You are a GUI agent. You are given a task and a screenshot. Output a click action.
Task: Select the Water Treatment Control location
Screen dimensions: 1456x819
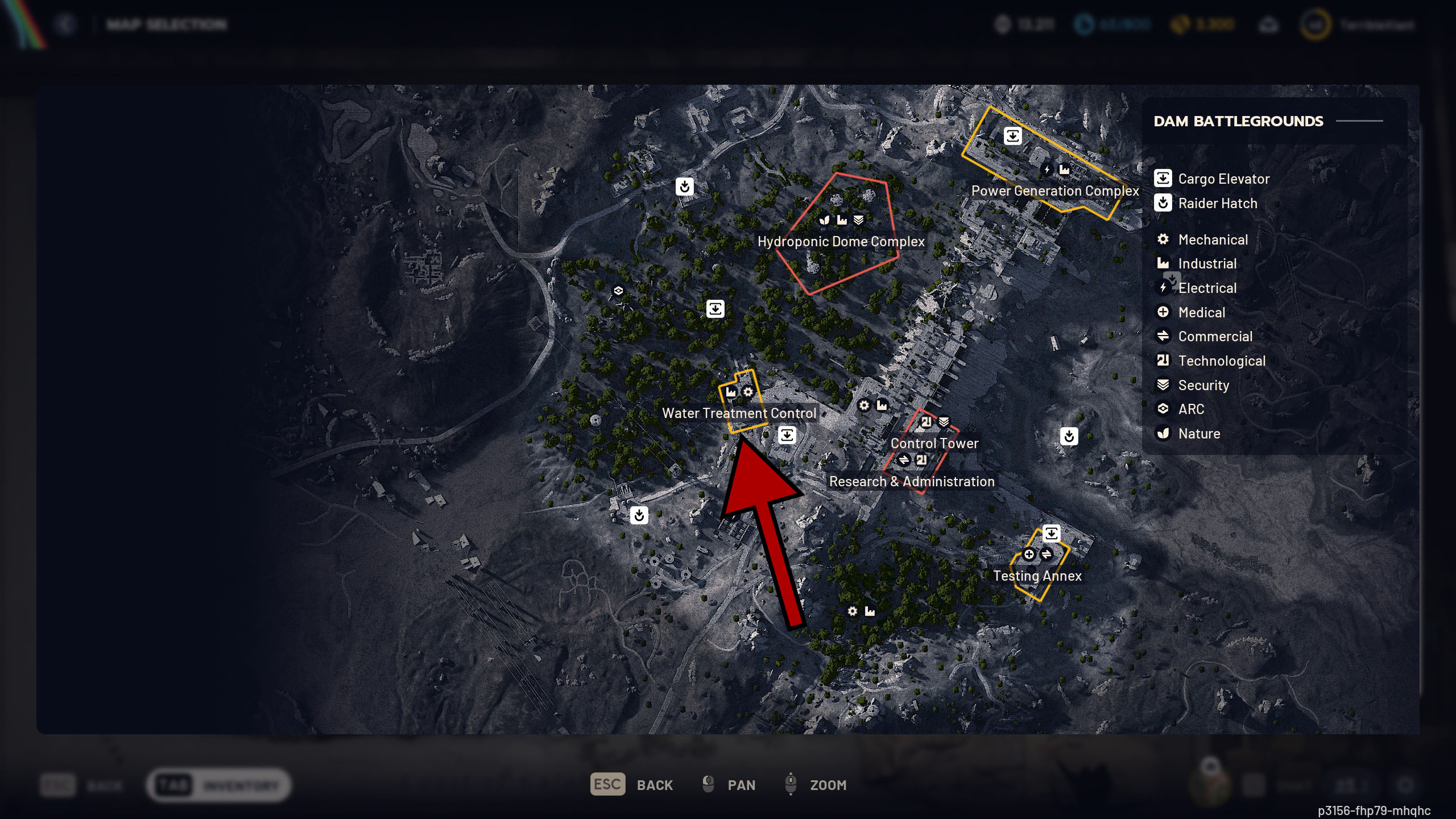click(x=739, y=413)
